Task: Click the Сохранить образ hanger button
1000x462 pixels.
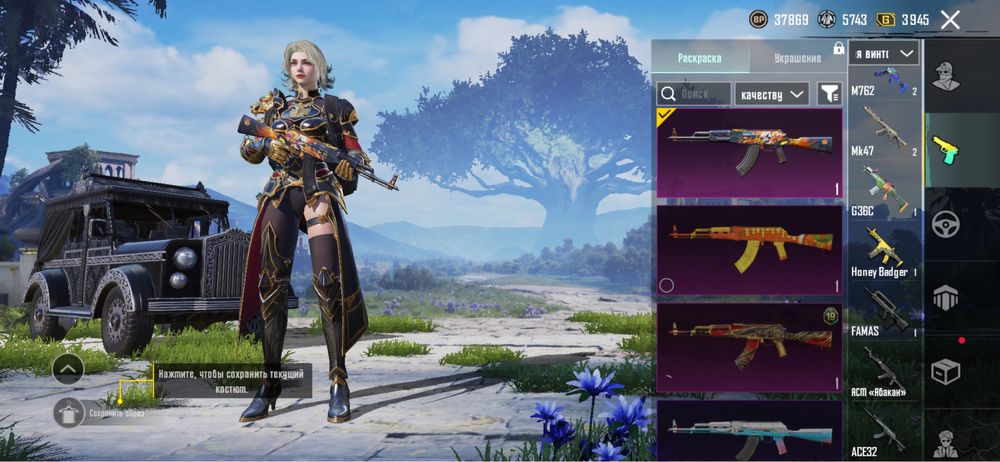Action: [68, 412]
